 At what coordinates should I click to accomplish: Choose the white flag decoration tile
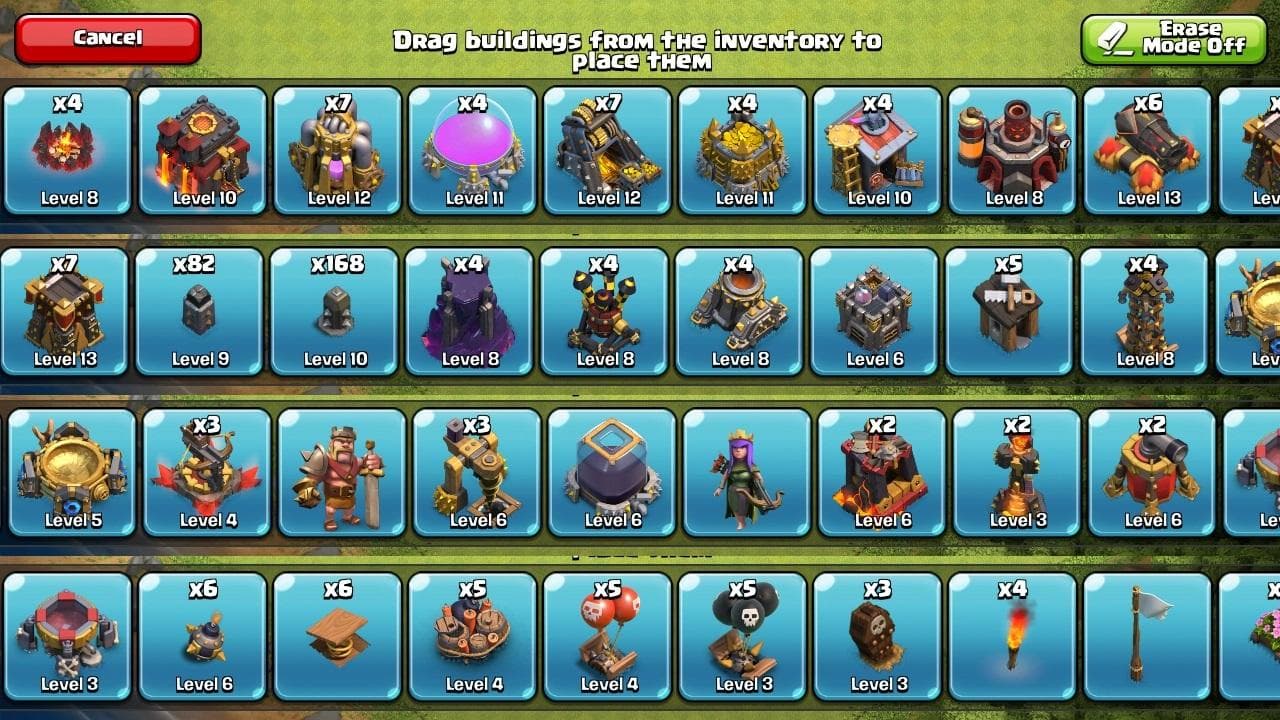click(x=1148, y=636)
